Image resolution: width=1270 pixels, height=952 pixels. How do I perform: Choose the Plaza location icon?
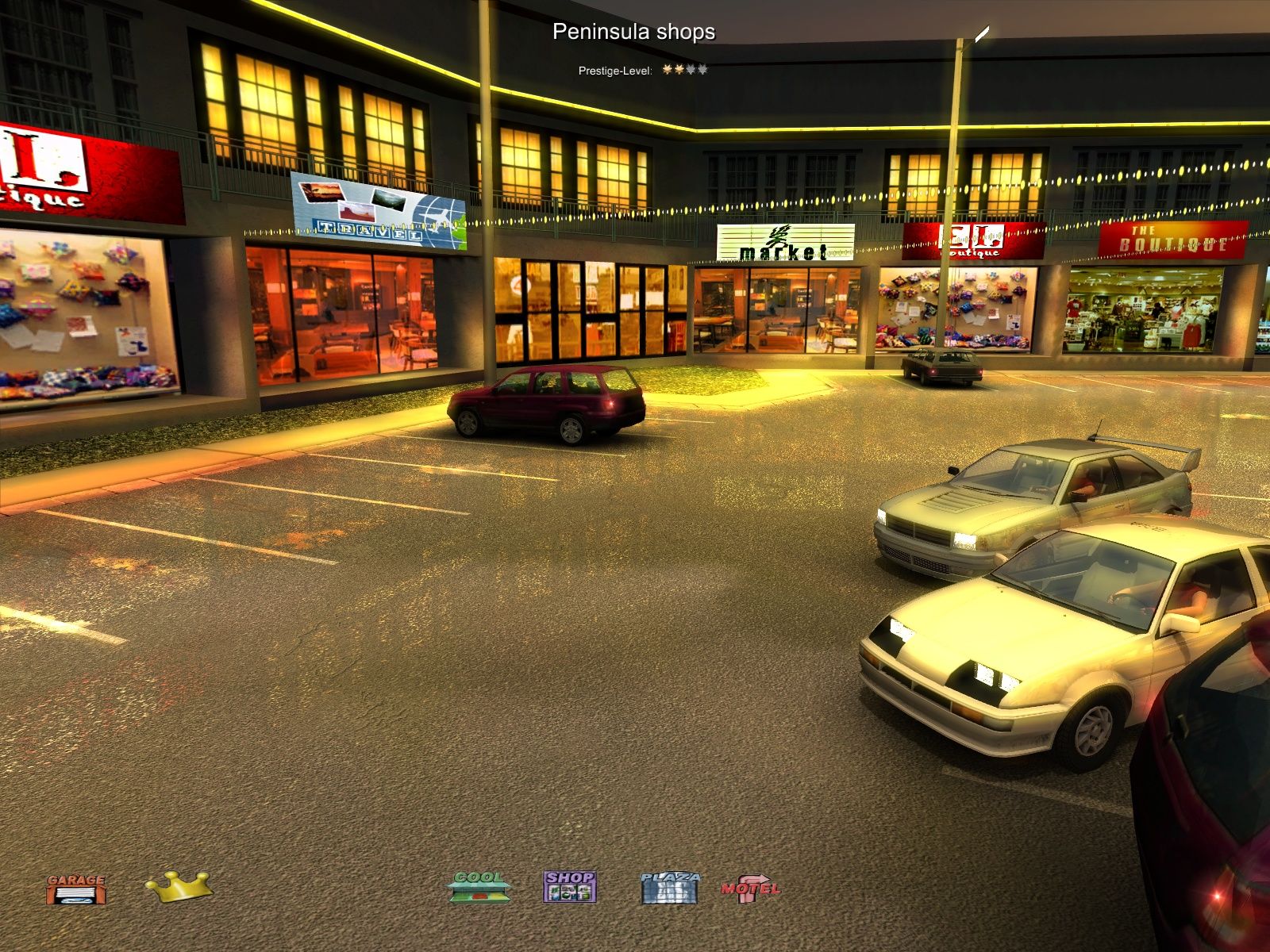[x=670, y=888]
